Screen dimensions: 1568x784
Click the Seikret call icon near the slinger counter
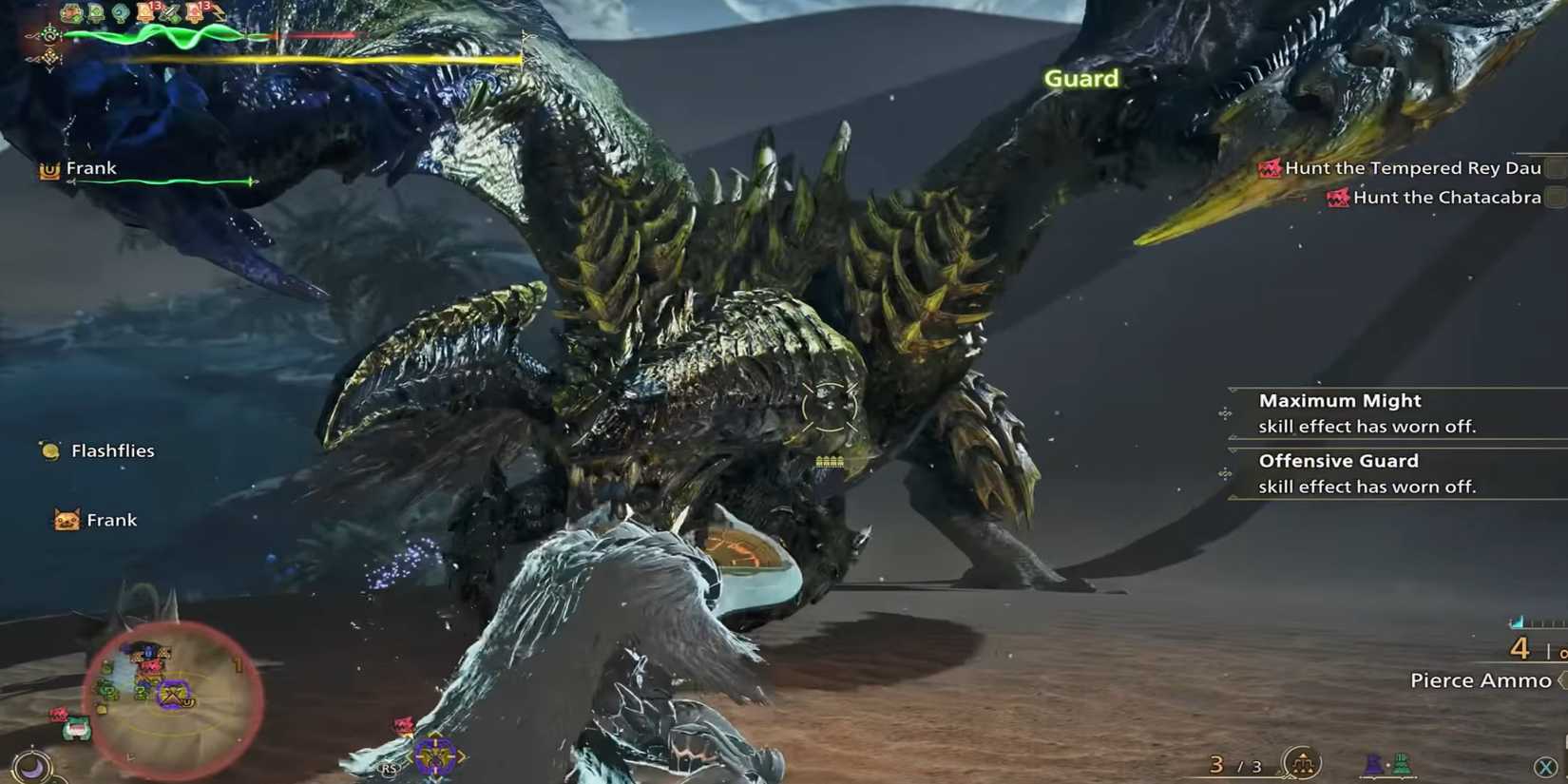pyautogui.click(x=1301, y=763)
